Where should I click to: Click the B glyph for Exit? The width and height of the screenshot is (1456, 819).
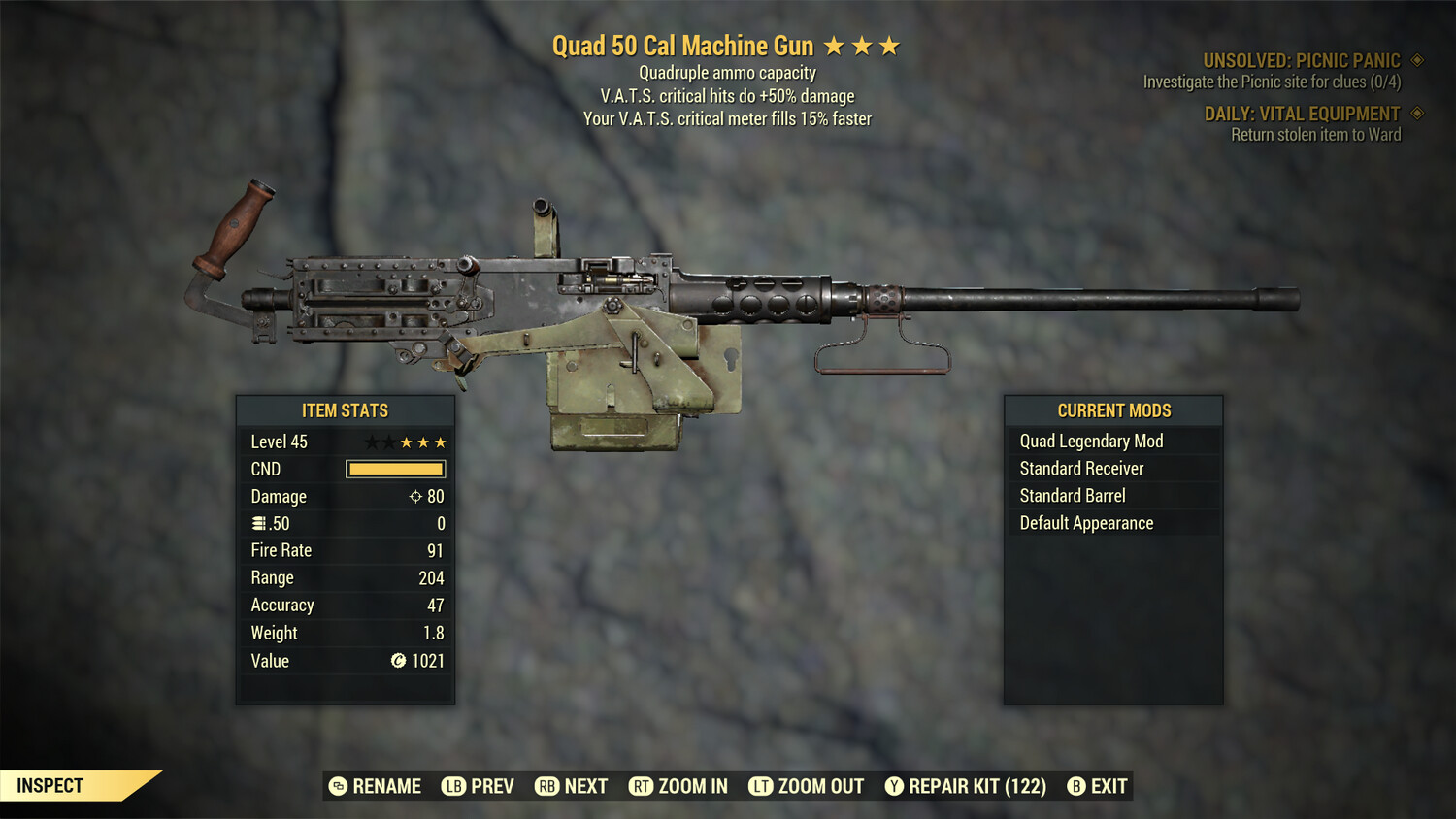(1075, 786)
